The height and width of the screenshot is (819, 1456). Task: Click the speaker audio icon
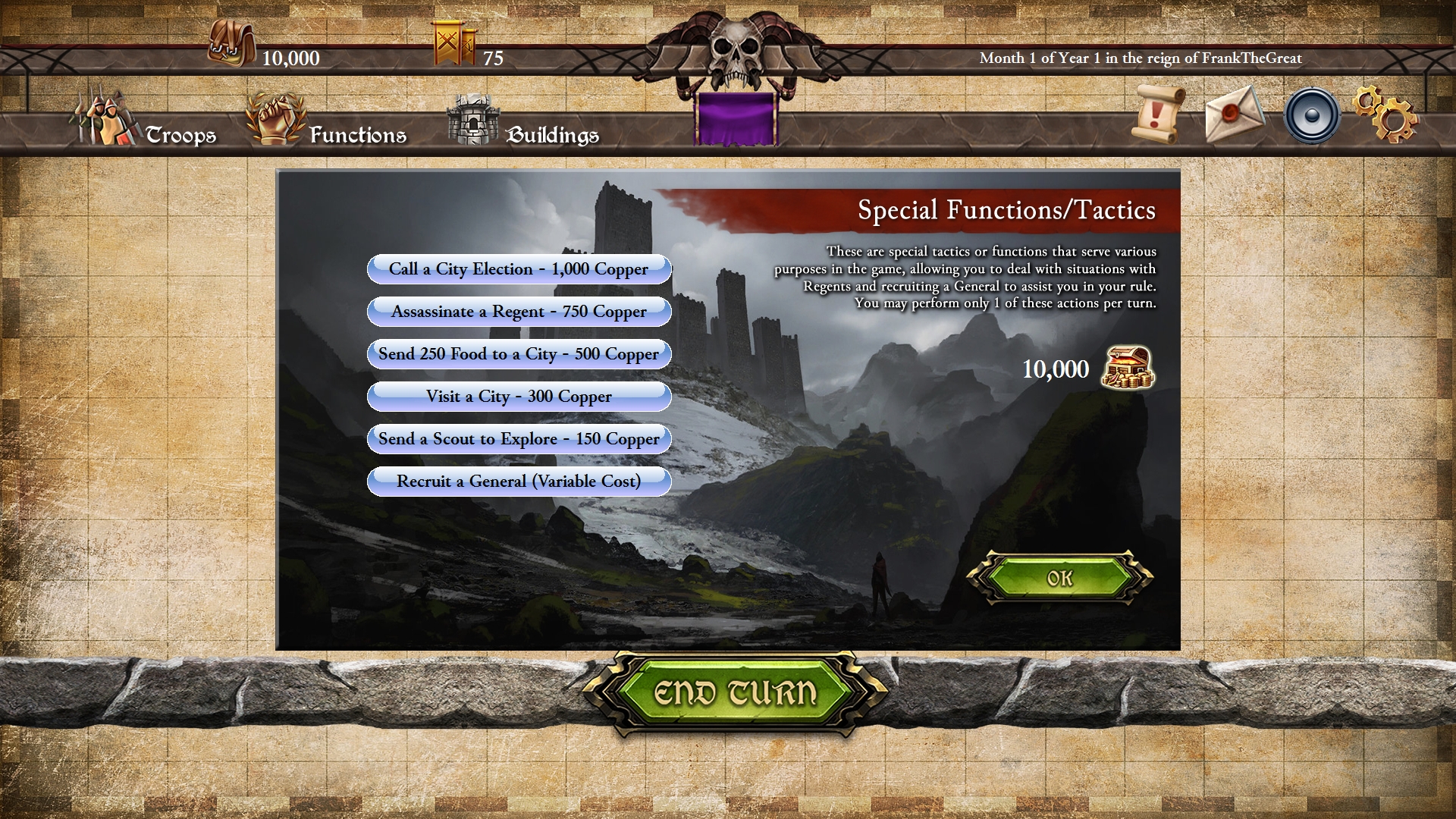[x=1311, y=115]
